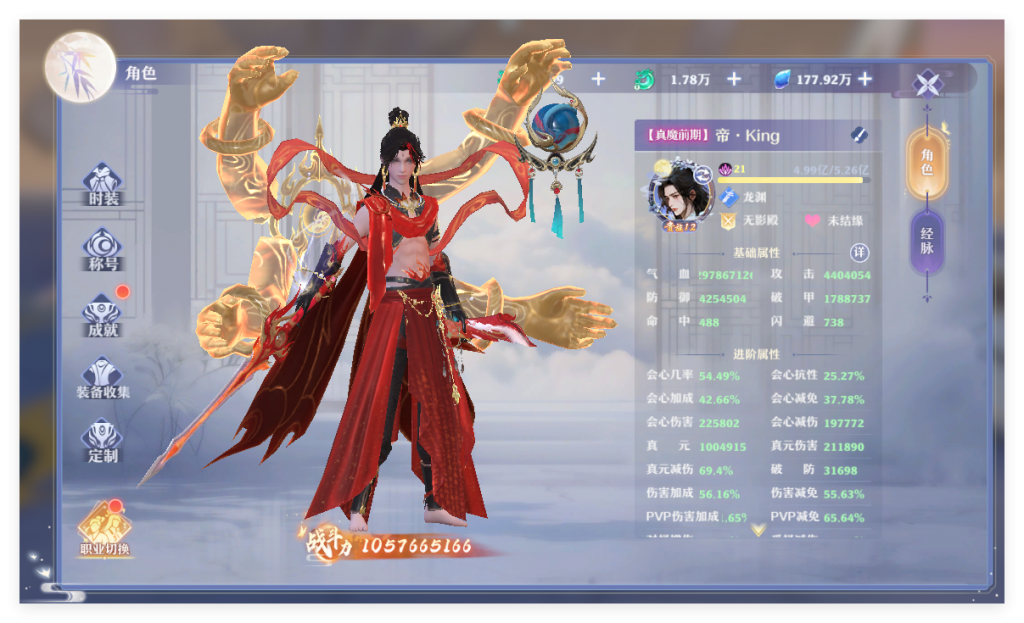Open the 装备收集 equipment collection
Screen dimensions: 1024x623
tap(102, 378)
